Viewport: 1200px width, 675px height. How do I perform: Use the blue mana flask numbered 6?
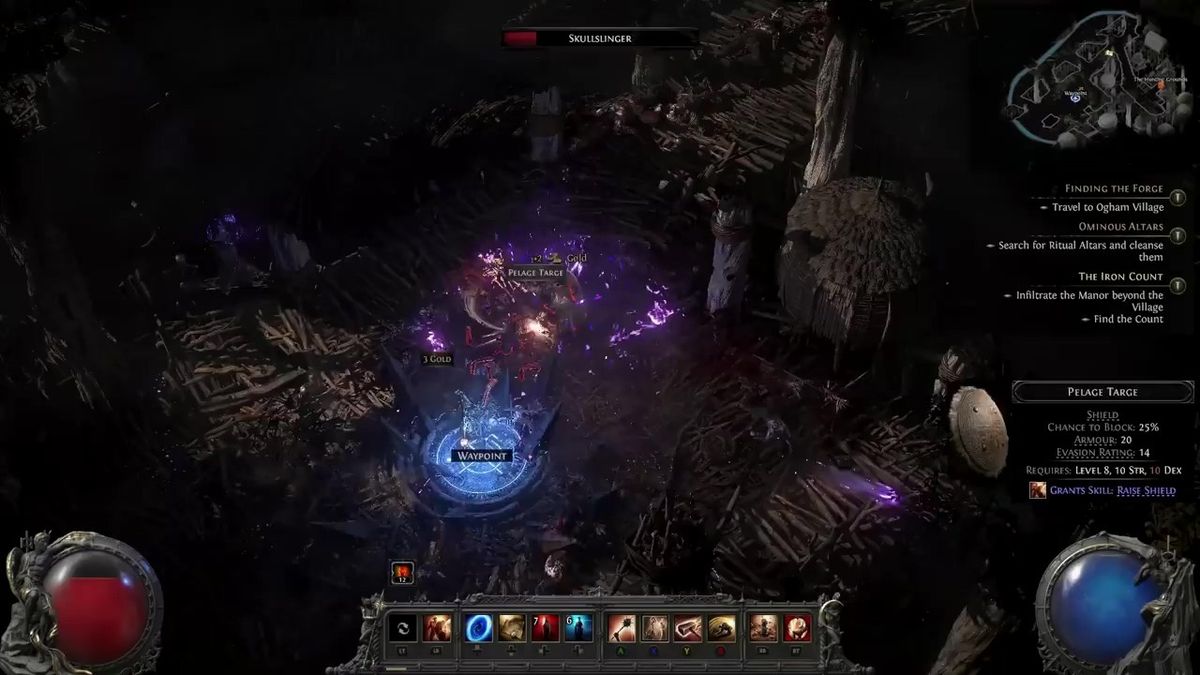point(579,628)
